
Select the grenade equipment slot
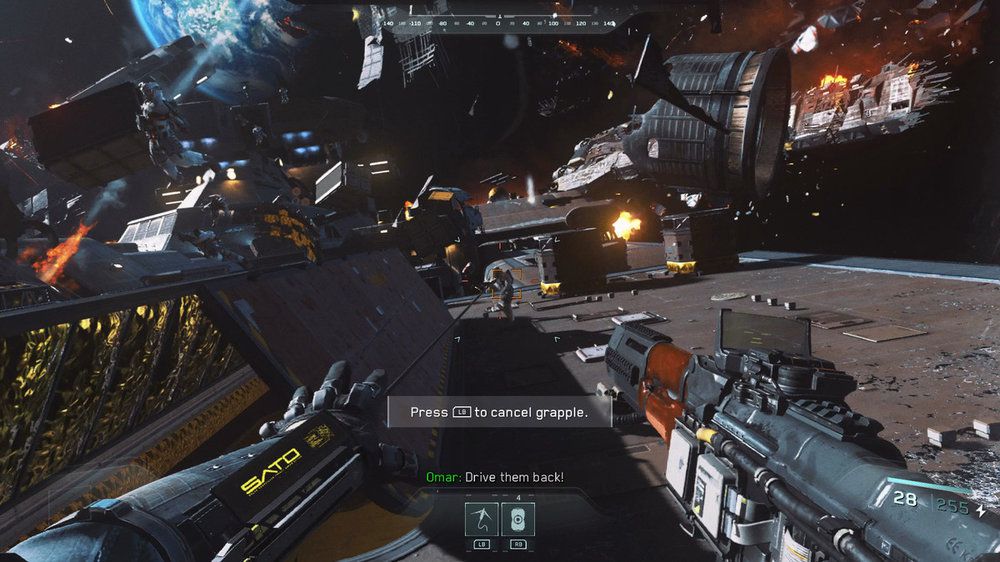(518, 519)
